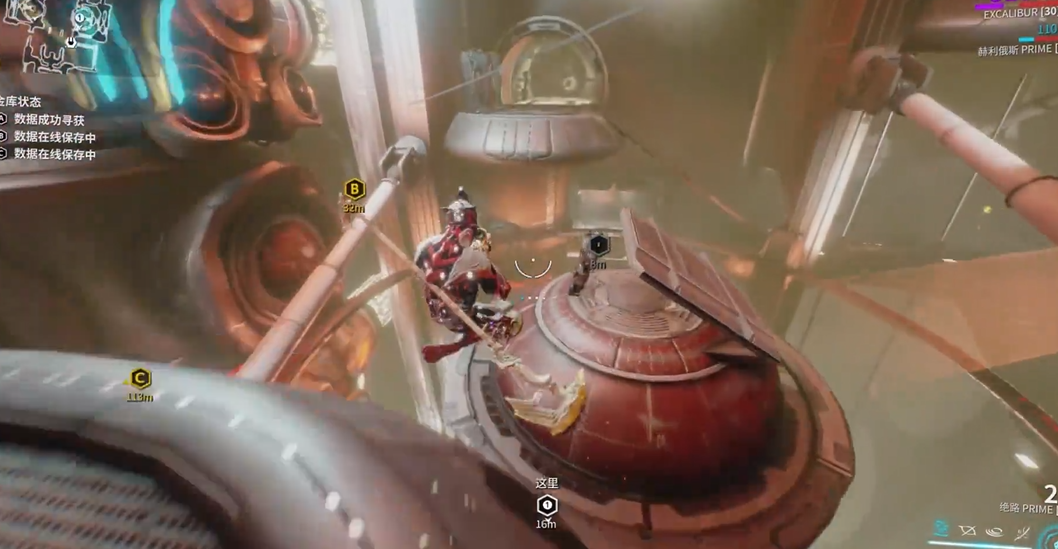
Task: Activate the first highlighted blue ability icon
Action: 941,530
